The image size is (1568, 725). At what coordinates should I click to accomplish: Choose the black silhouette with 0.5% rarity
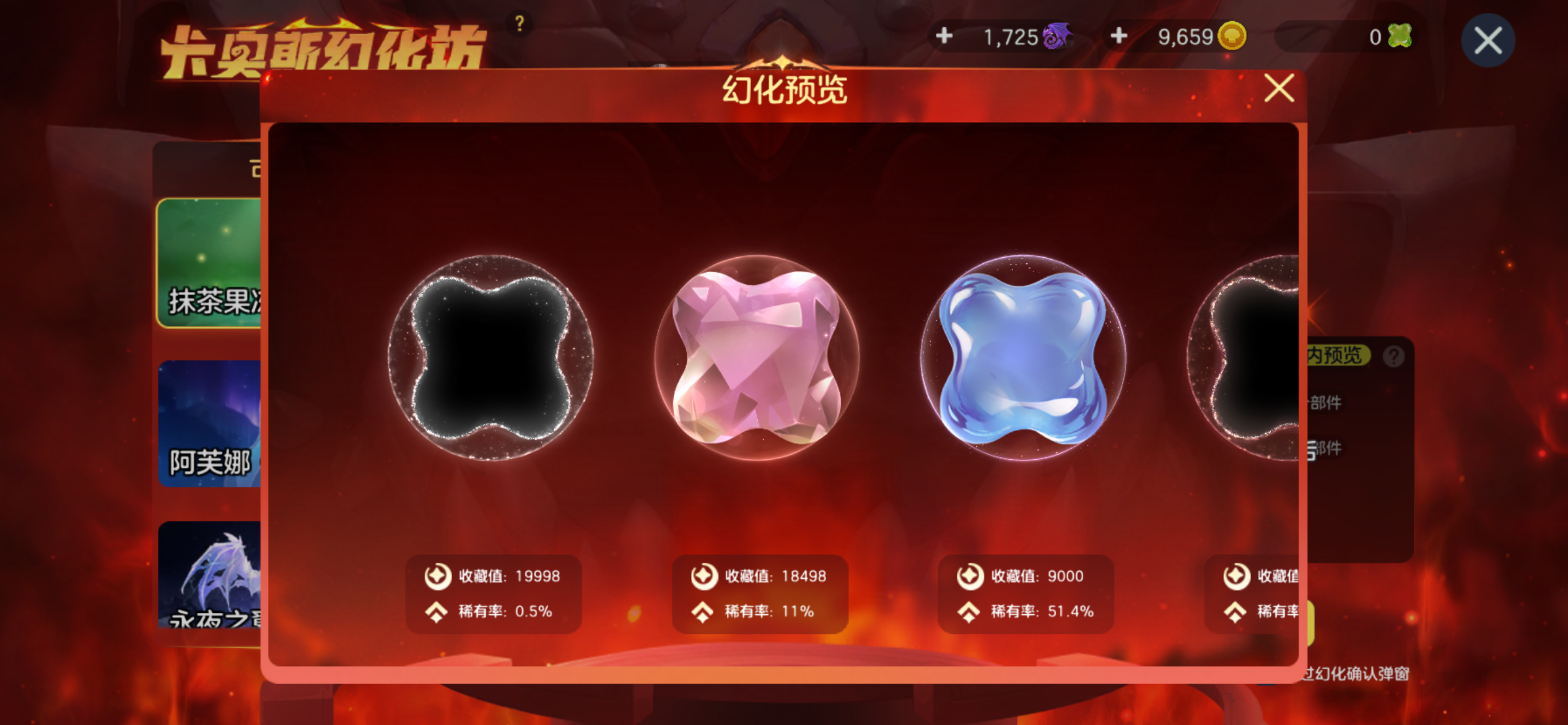[x=490, y=358]
